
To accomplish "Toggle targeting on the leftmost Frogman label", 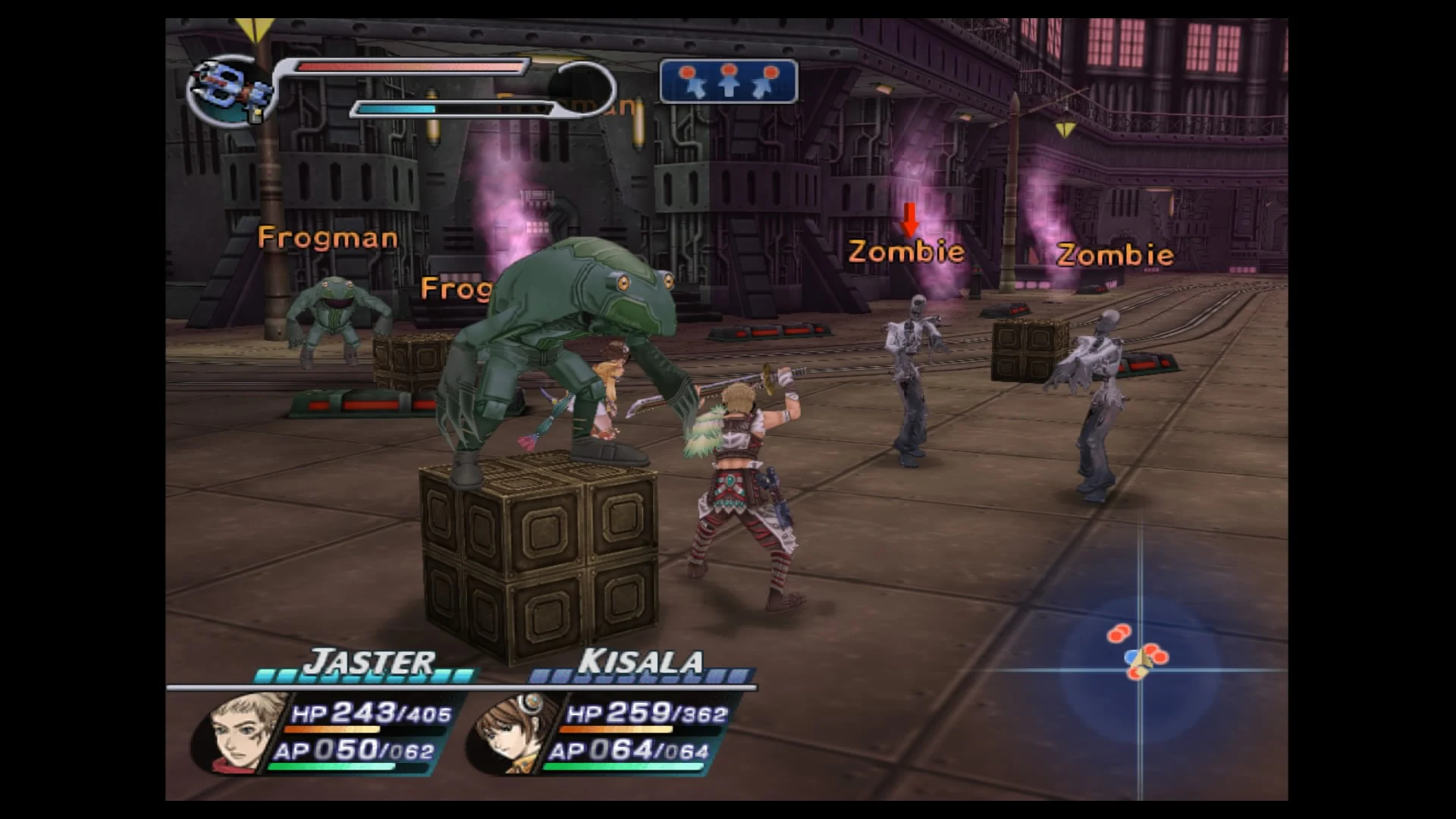I will click(x=326, y=237).
